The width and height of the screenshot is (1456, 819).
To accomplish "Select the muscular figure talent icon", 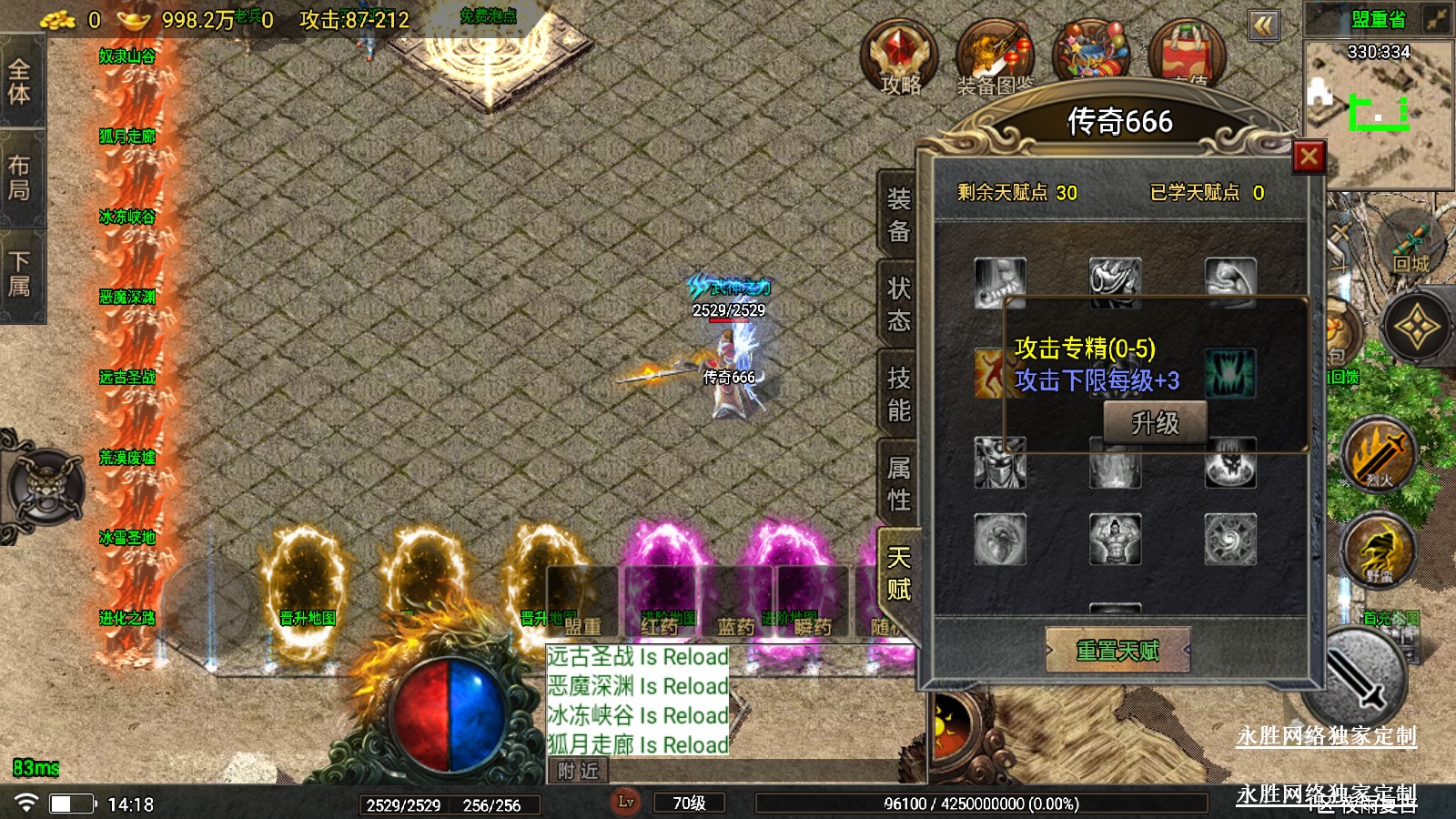I will tap(1115, 539).
